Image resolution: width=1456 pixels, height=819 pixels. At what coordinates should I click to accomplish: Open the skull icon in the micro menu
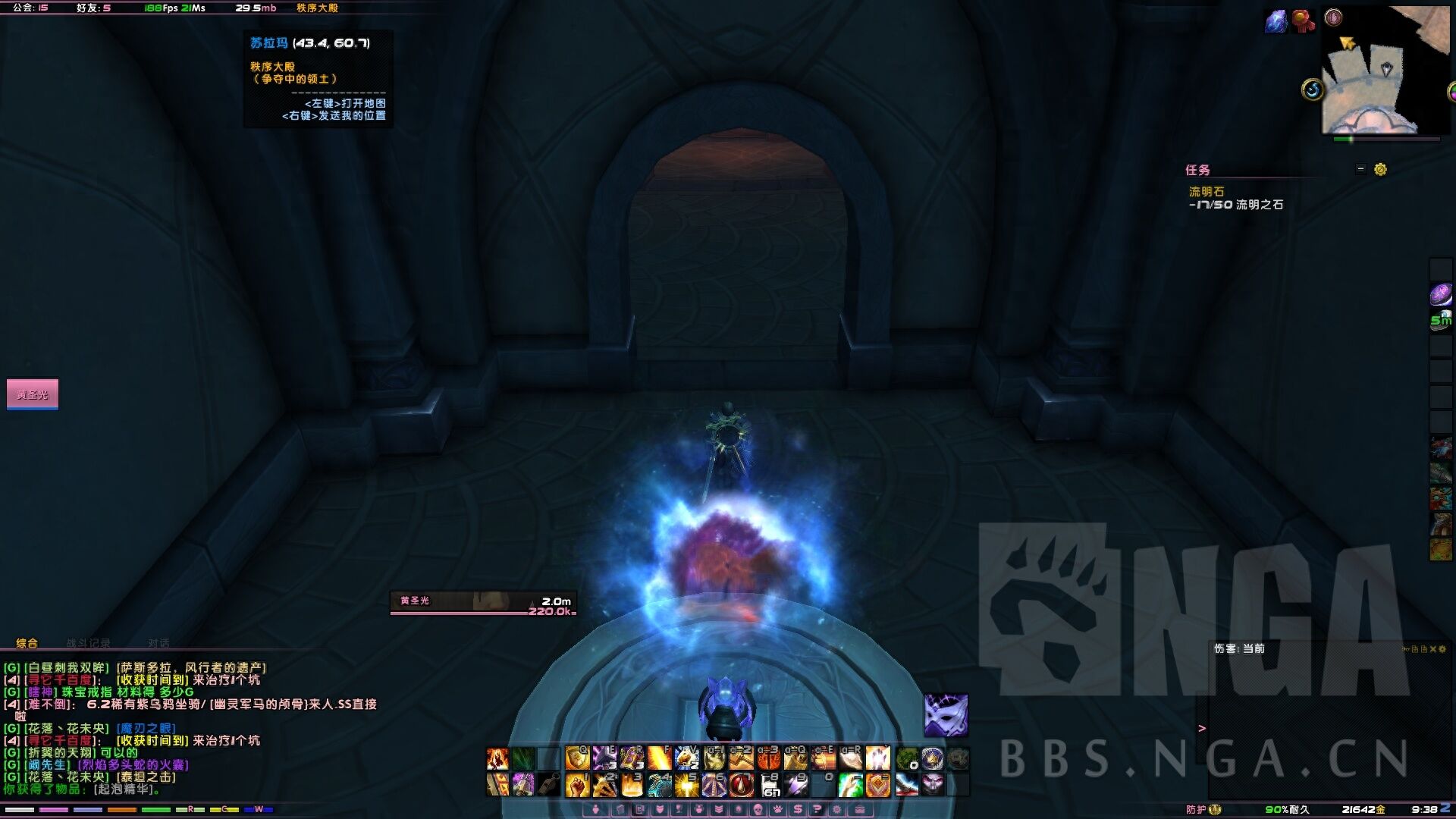point(757,810)
